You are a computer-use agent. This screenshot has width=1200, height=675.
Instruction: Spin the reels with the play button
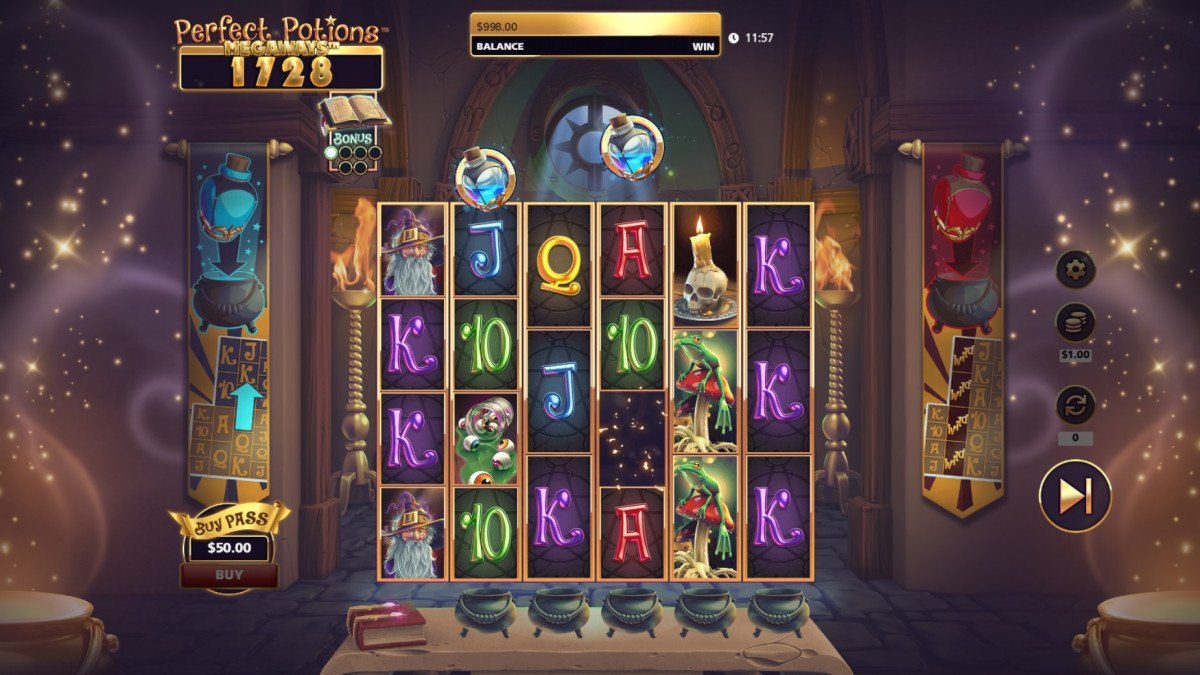(x=1074, y=496)
